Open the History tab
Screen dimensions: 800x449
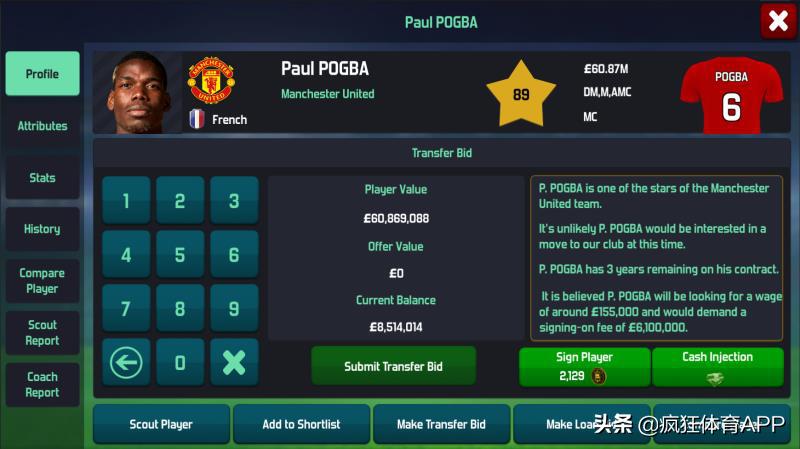(x=42, y=229)
